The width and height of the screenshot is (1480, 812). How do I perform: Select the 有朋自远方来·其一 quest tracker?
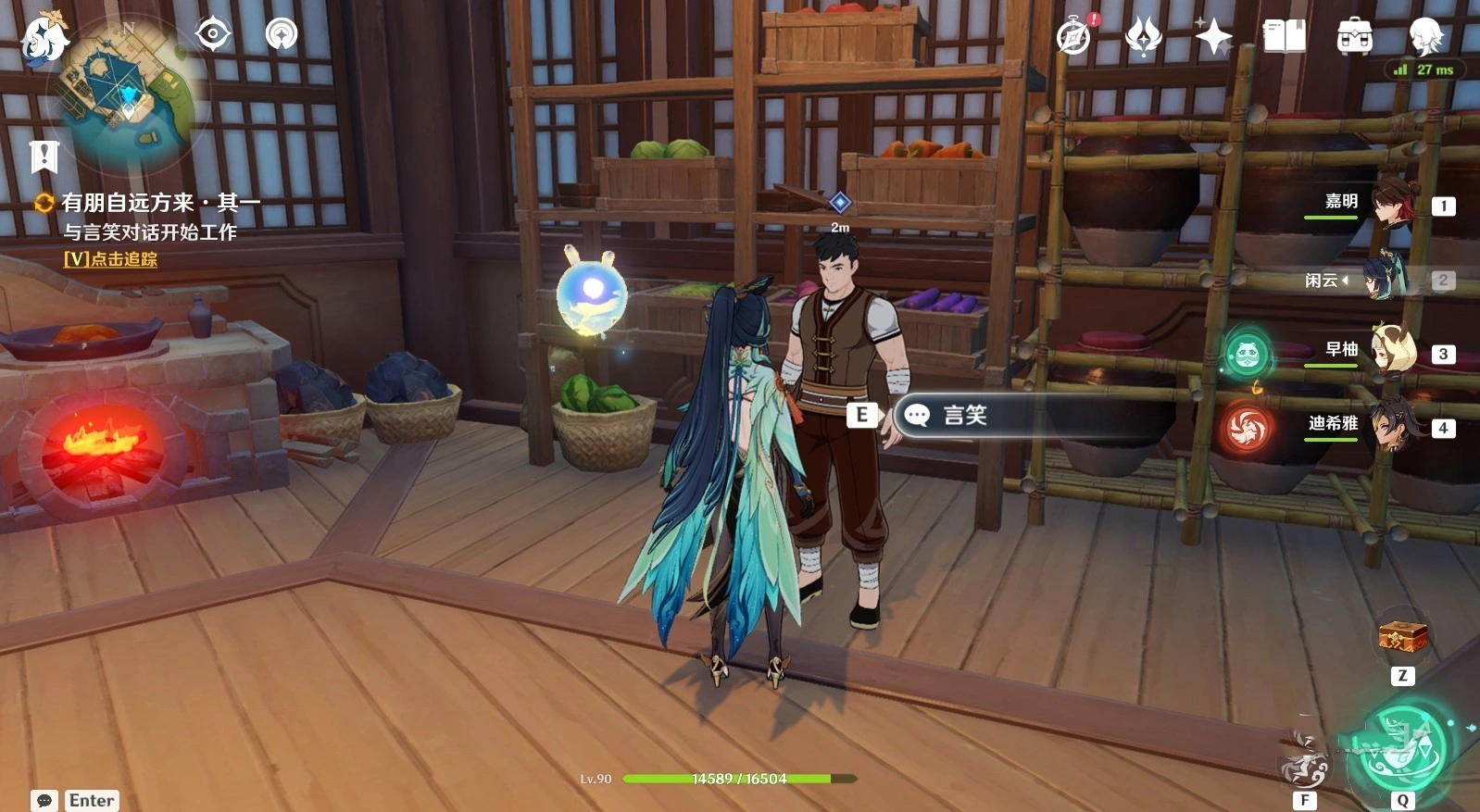coord(160,202)
